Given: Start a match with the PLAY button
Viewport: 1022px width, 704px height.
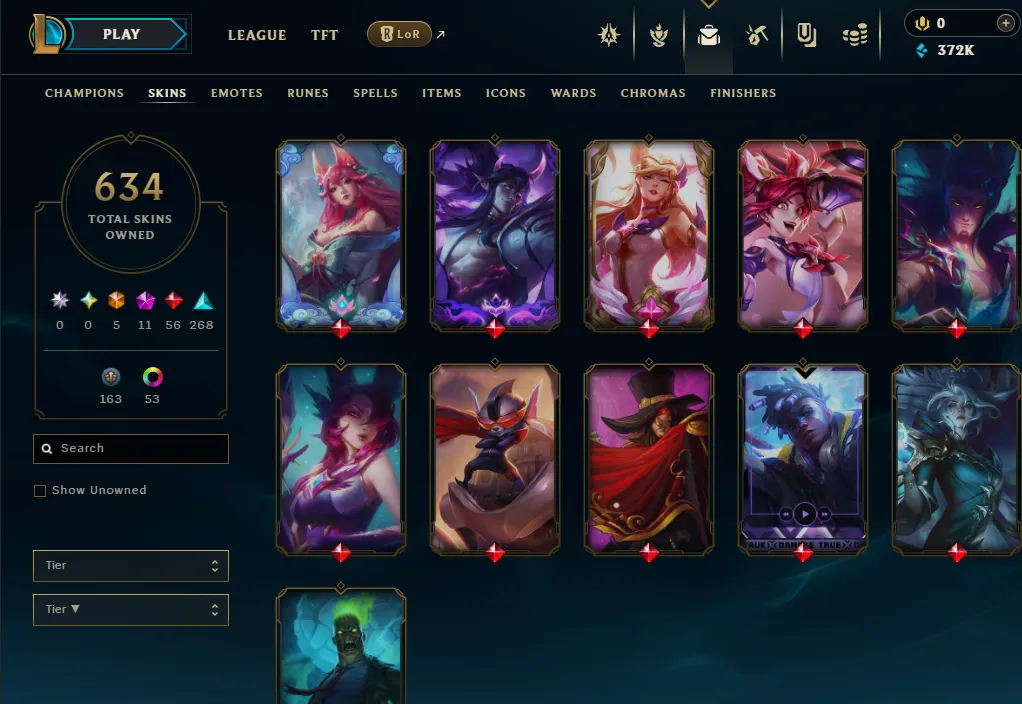Looking at the screenshot, I should tap(122, 34).
